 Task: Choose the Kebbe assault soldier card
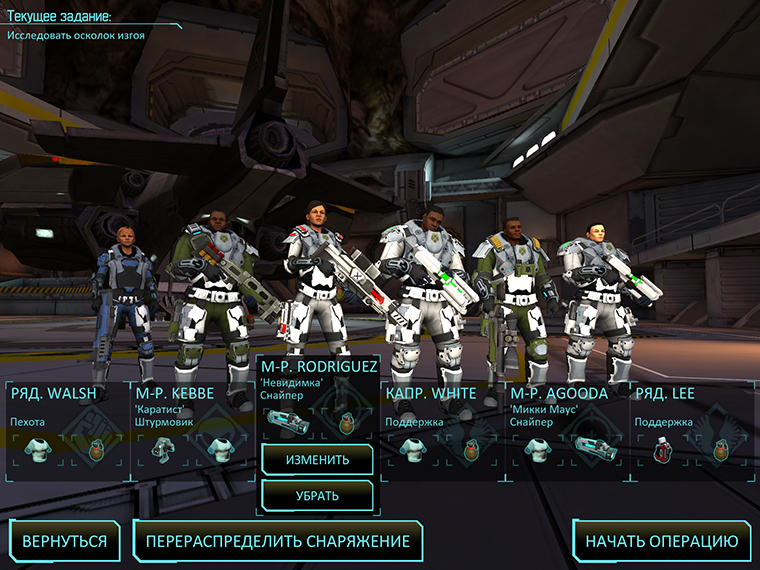pos(192,430)
